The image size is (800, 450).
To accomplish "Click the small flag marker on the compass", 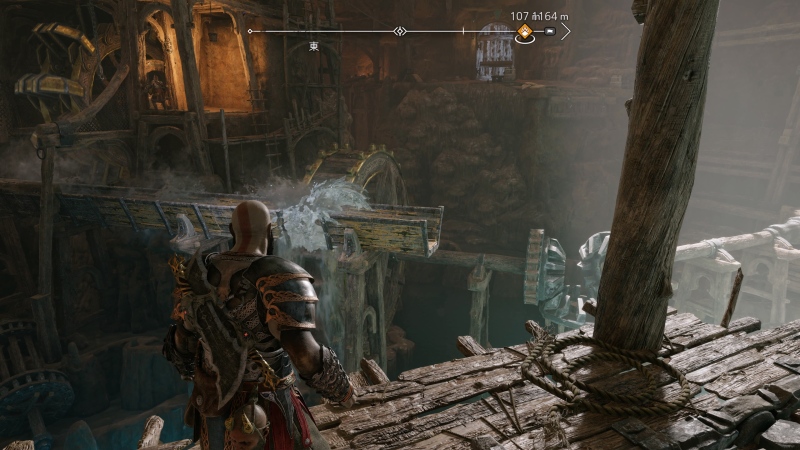I will (549, 32).
